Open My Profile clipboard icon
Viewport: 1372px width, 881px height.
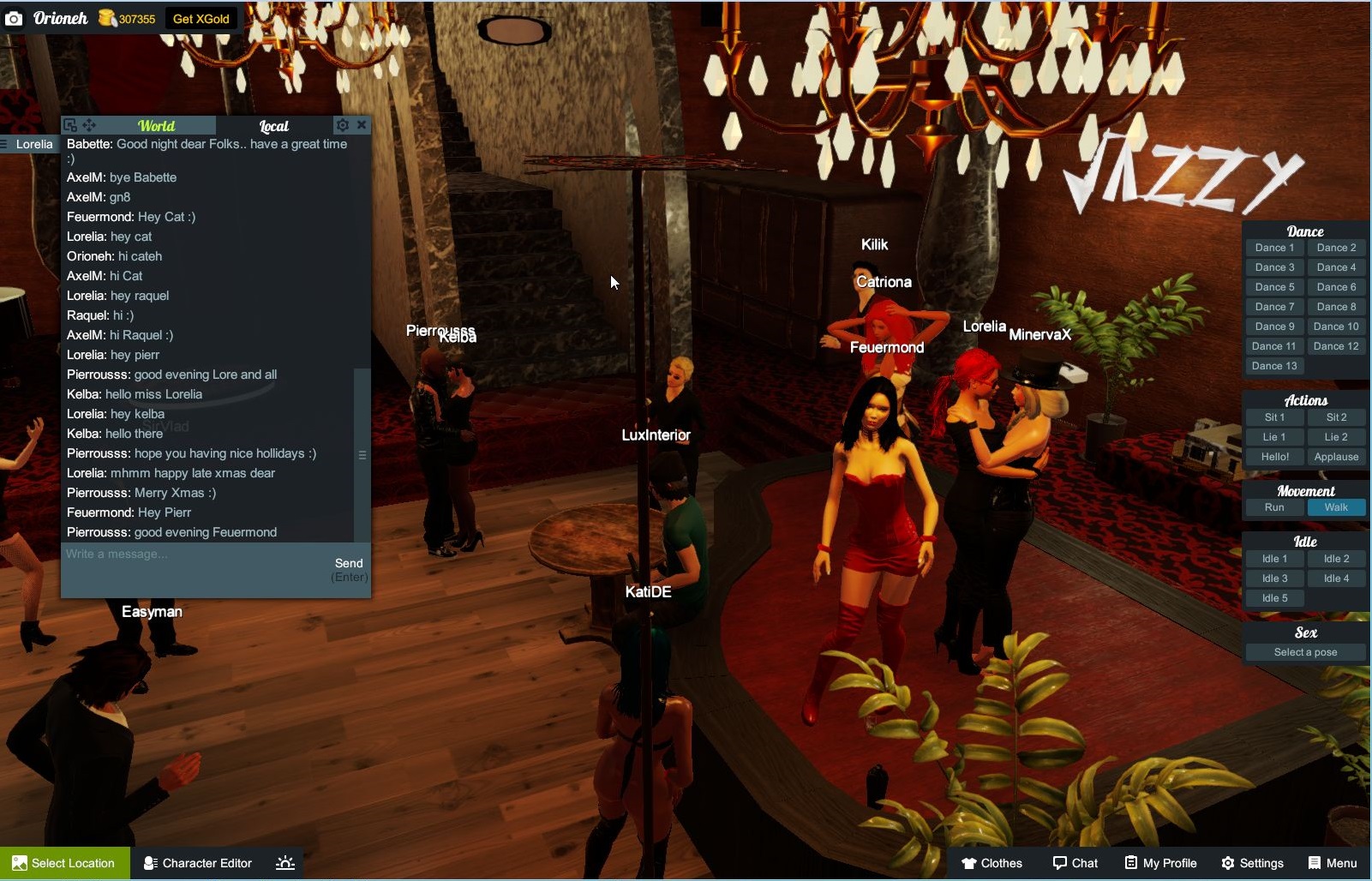(1131, 863)
